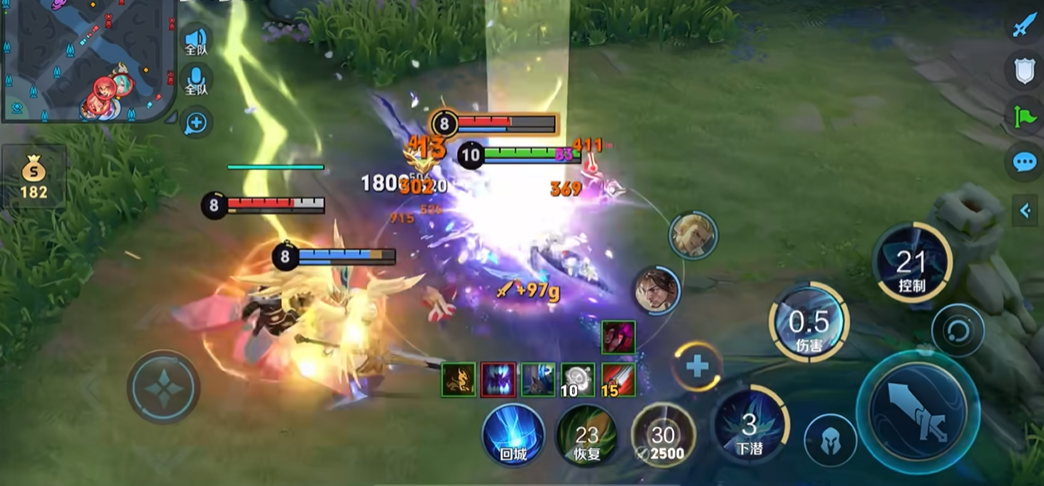Use the virtual movement joystick
This screenshot has width=1044, height=486.
point(163,386)
